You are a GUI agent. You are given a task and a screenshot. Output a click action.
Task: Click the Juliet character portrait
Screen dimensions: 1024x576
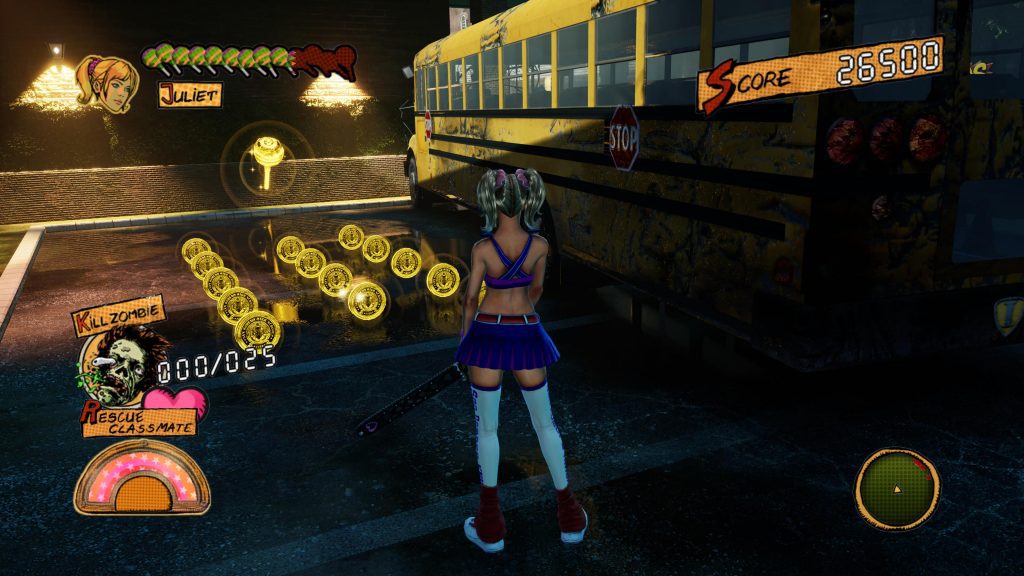[106, 83]
